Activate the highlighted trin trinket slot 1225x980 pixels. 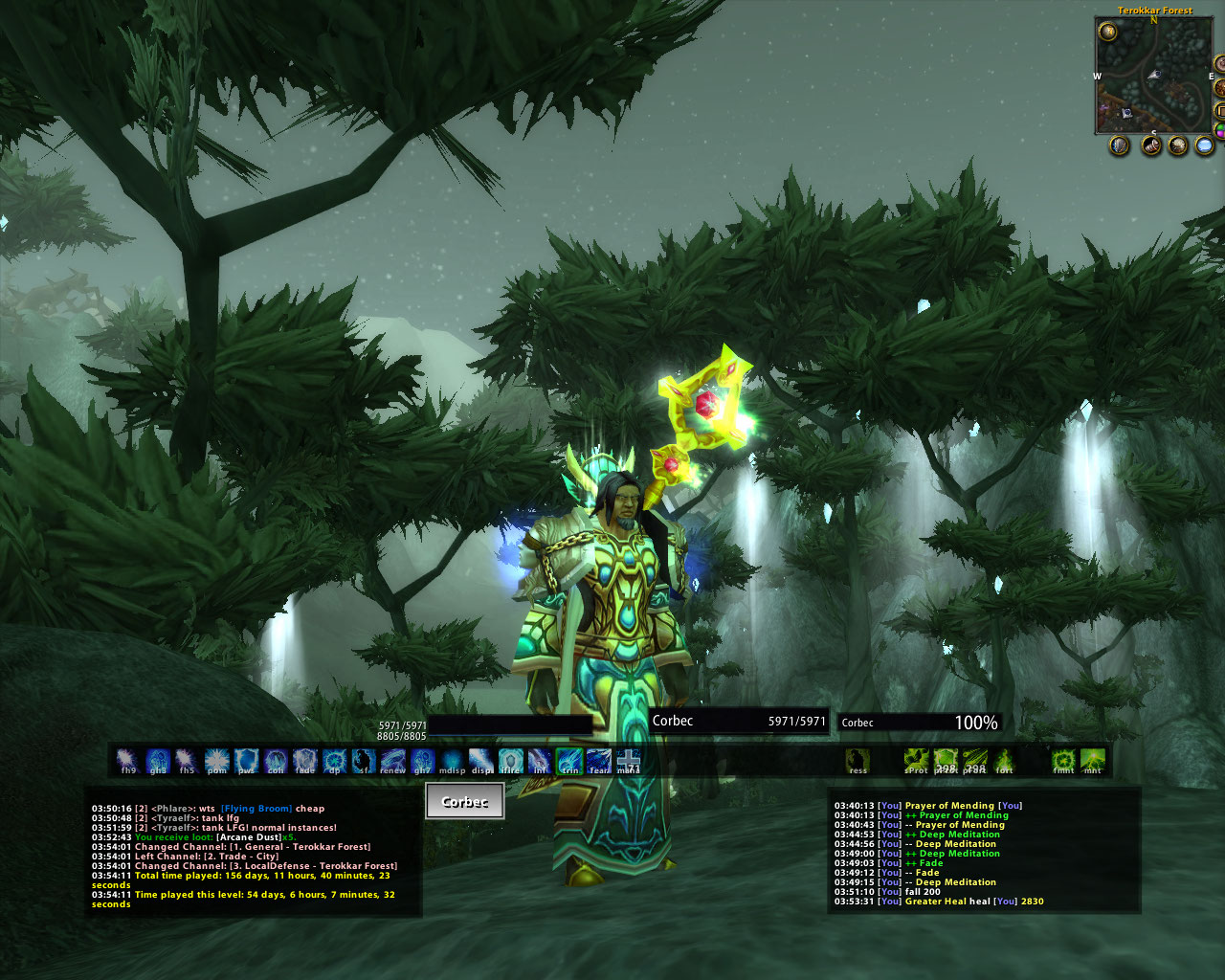pos(569,761)
